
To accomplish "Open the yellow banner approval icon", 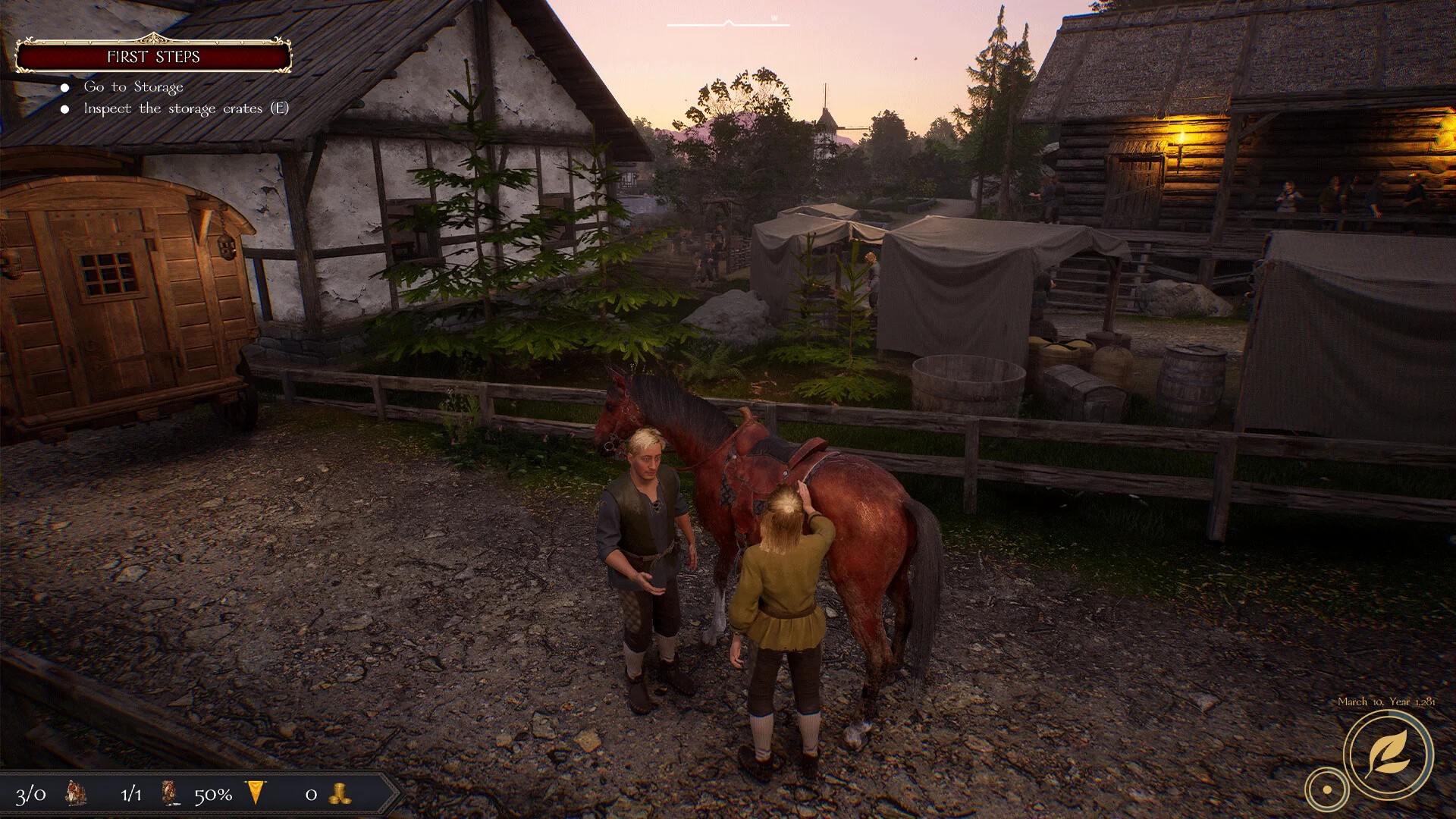I will tap(257, 793).
